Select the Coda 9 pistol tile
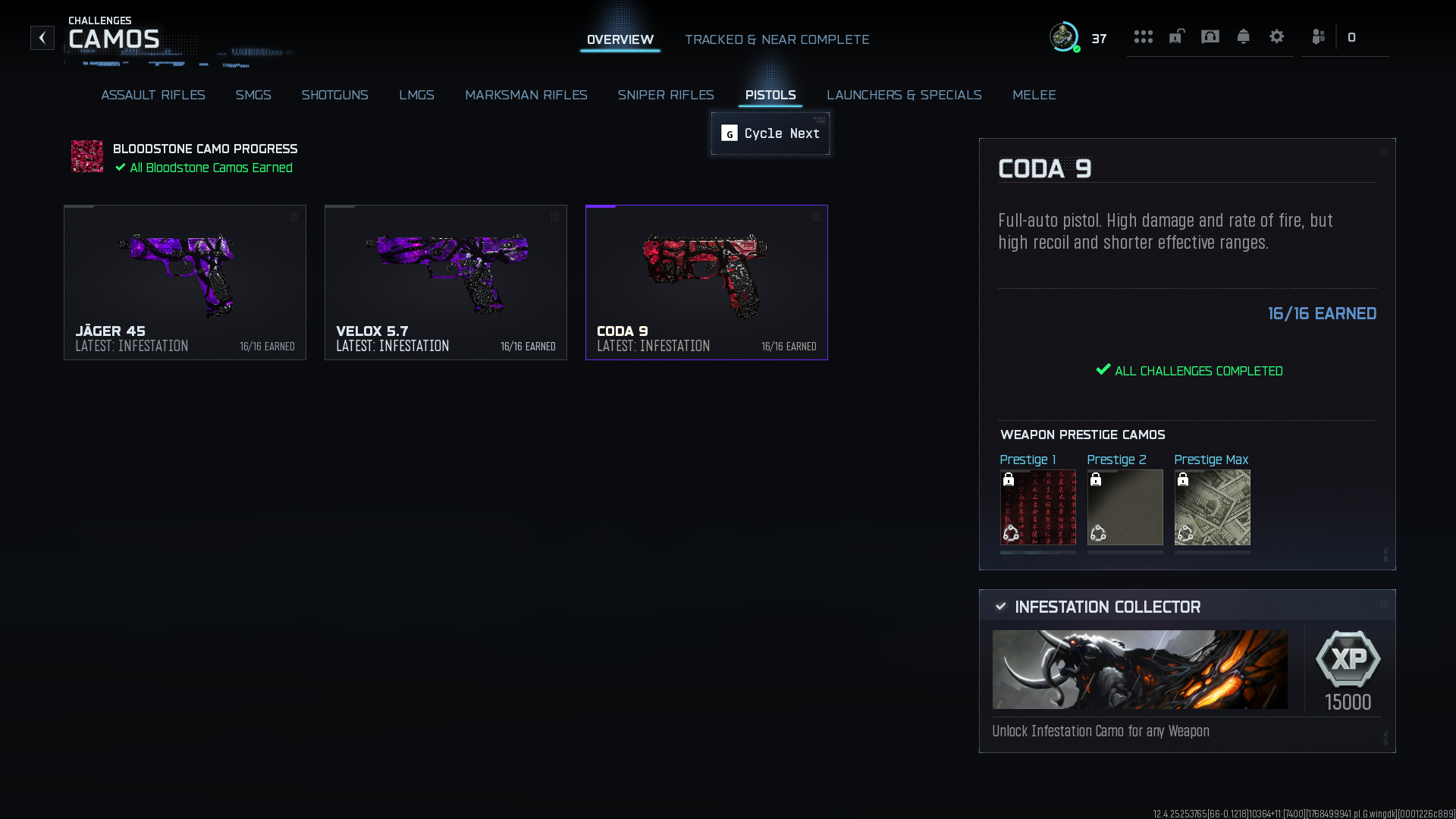Image resolution: width=1456 pixels, height=819 pixels. 706,282
